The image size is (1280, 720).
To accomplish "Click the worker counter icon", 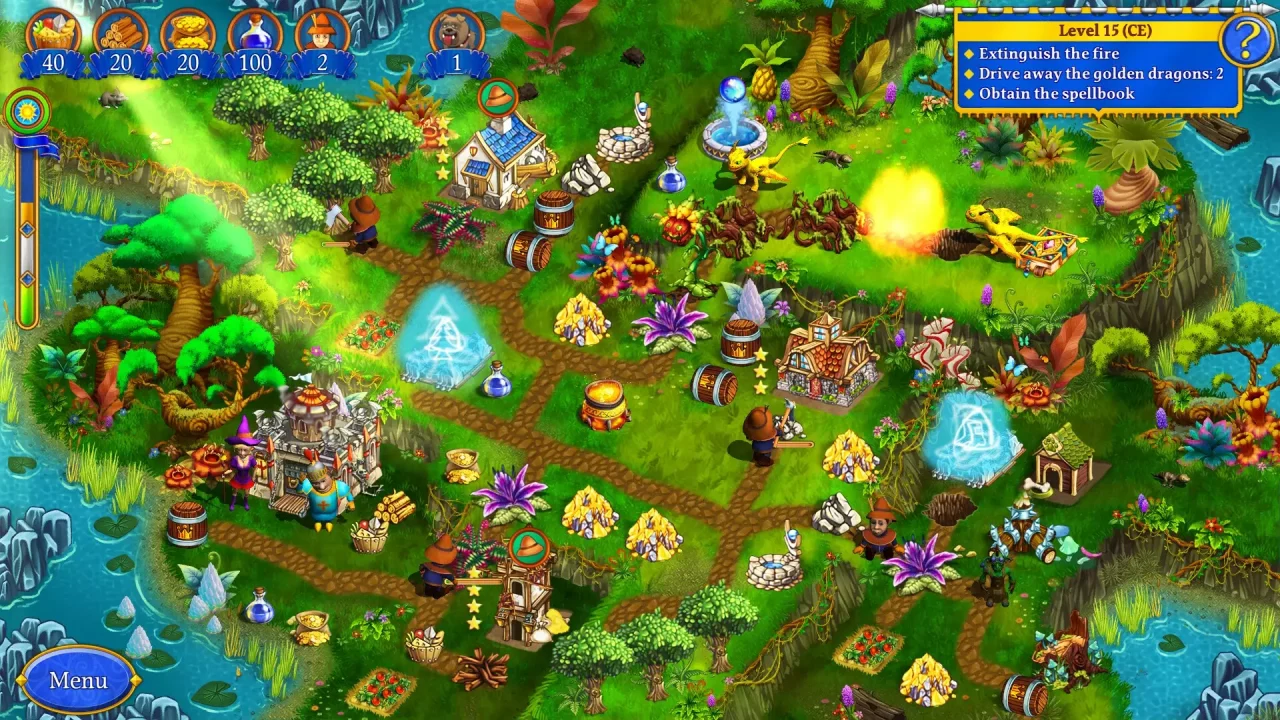I will coord(322,28).
